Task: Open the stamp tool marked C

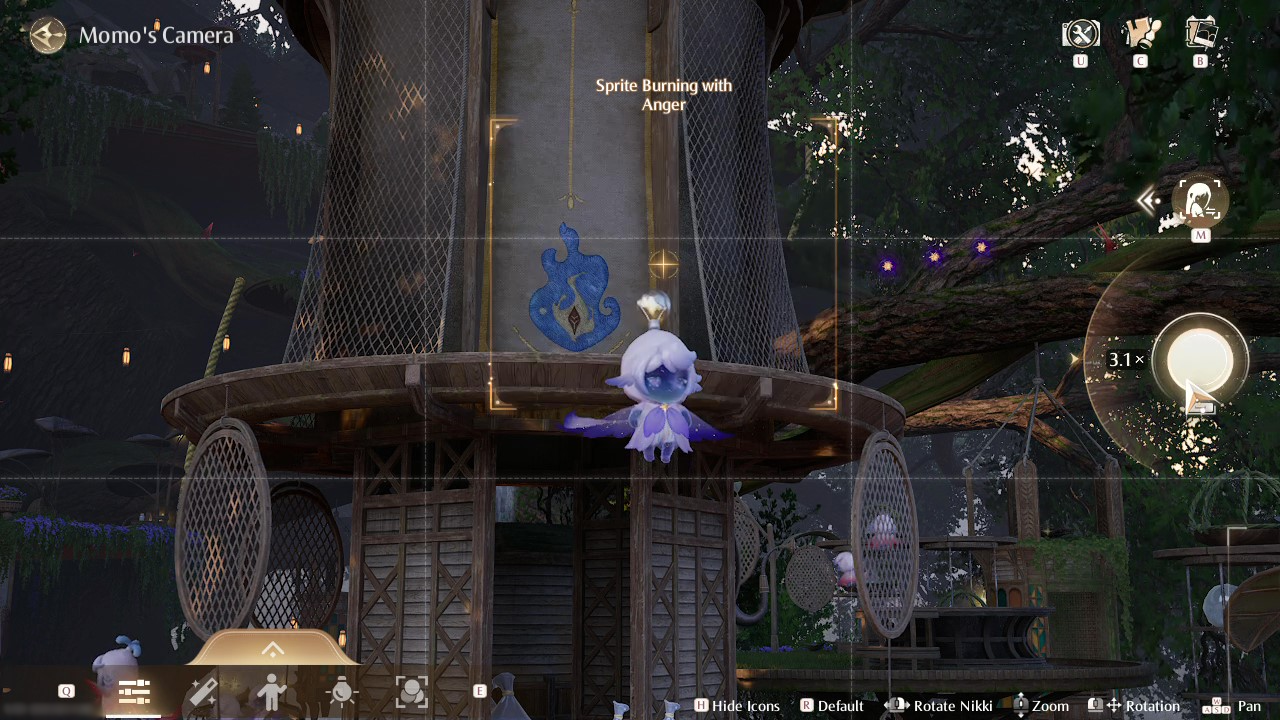Action: coord(1141,33)
